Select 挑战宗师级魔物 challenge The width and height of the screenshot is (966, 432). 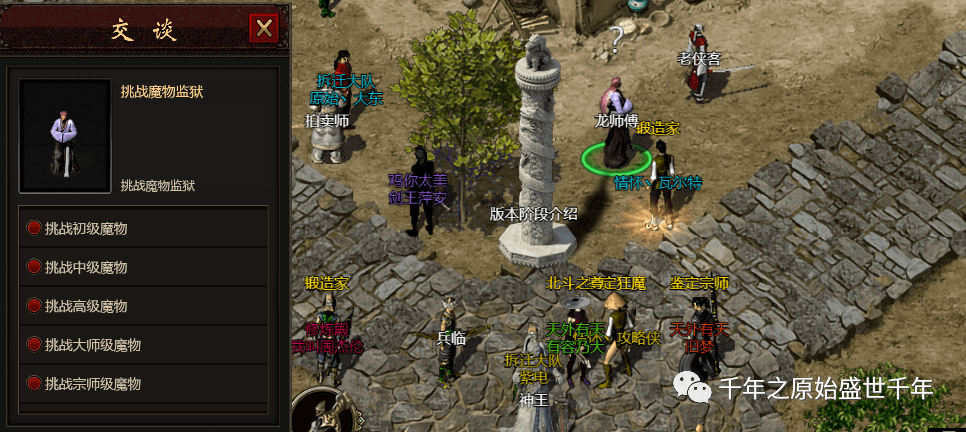92,384
